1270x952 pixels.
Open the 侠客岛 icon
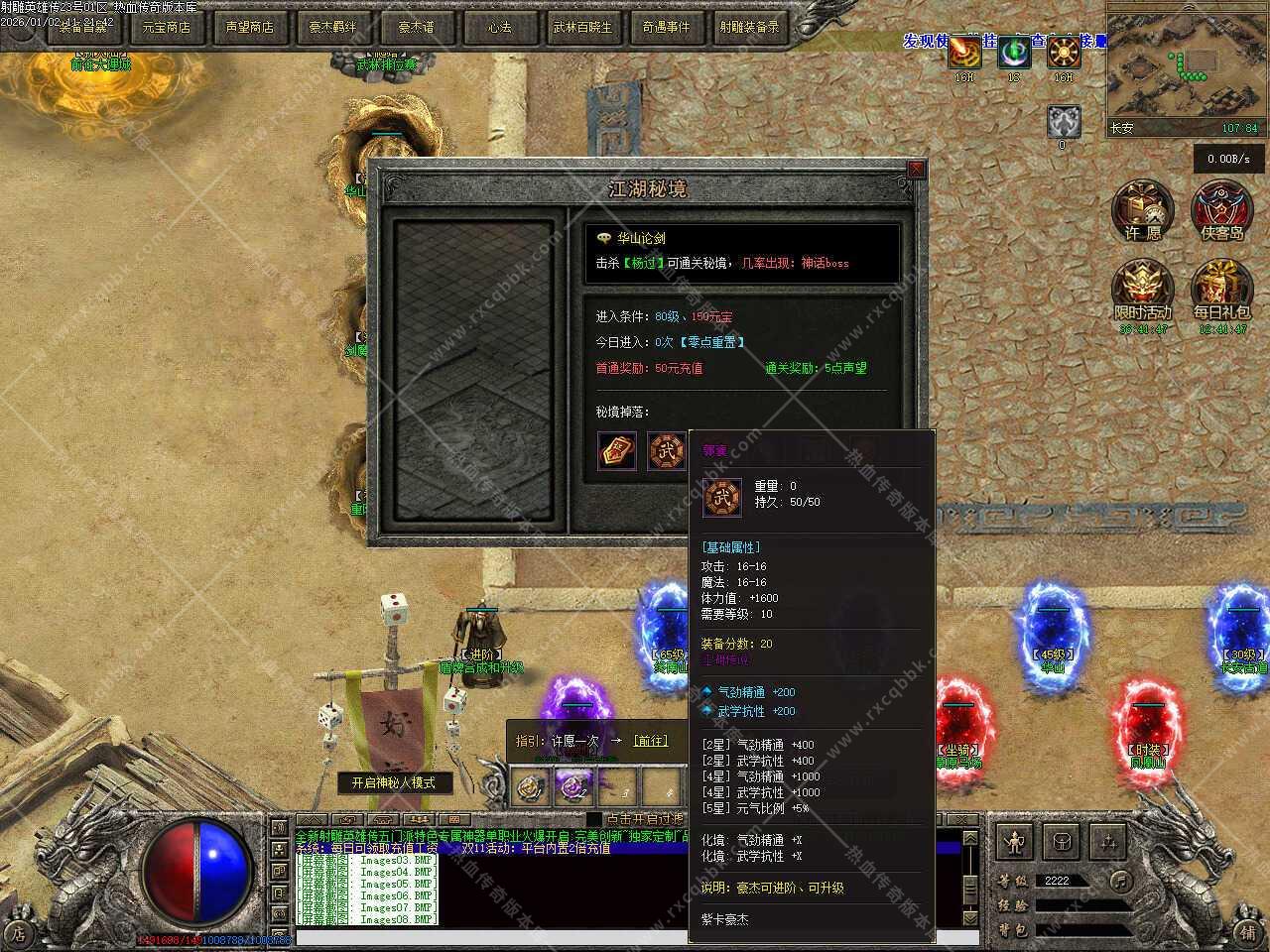click(1221, 211)
